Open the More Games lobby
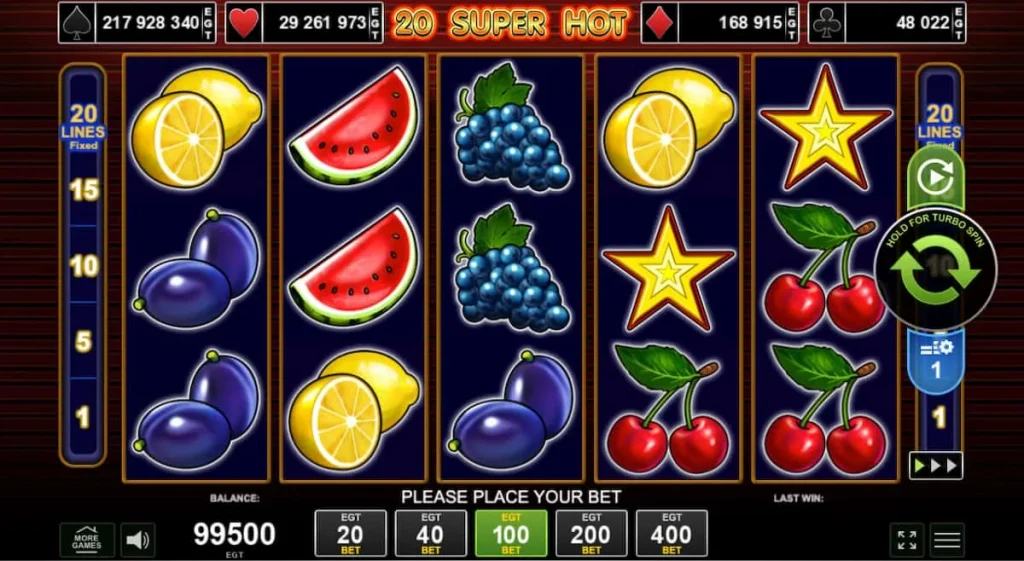Screen dimensions: 1024x561 [x=87, y=540]
